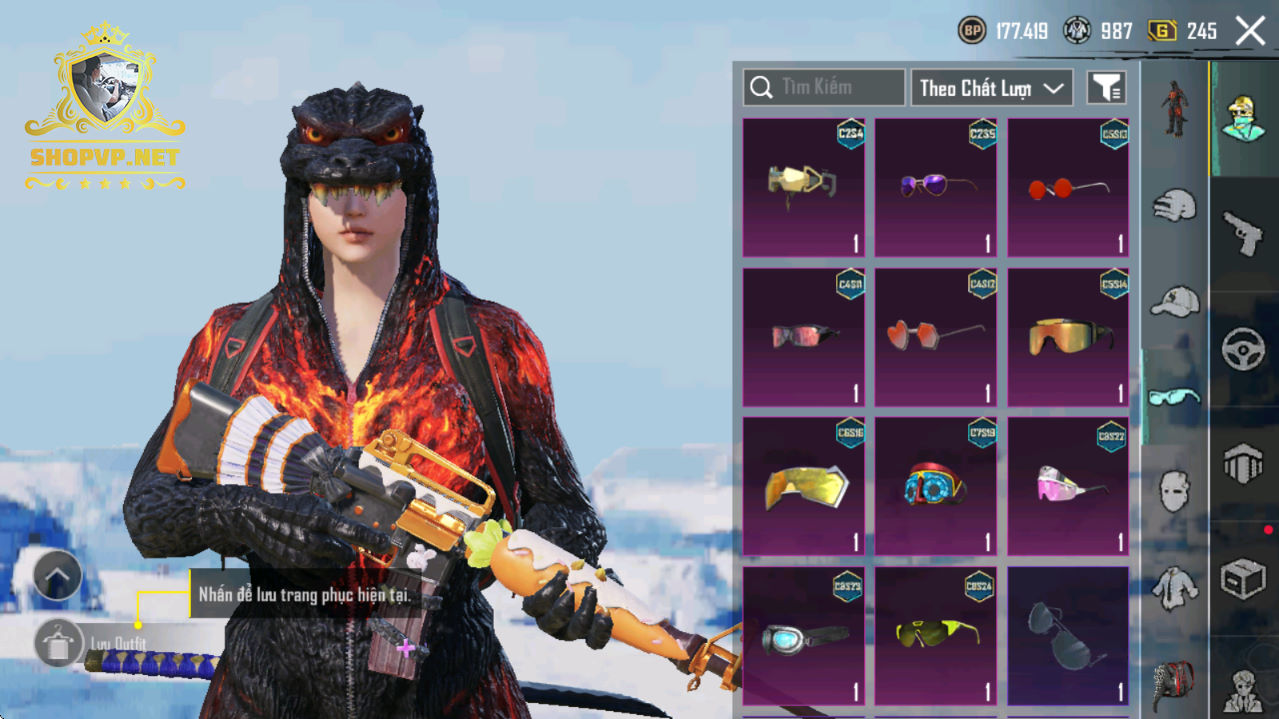Switch to the helmet category tab
The image size is (1279, 719).
point(1174,205)
